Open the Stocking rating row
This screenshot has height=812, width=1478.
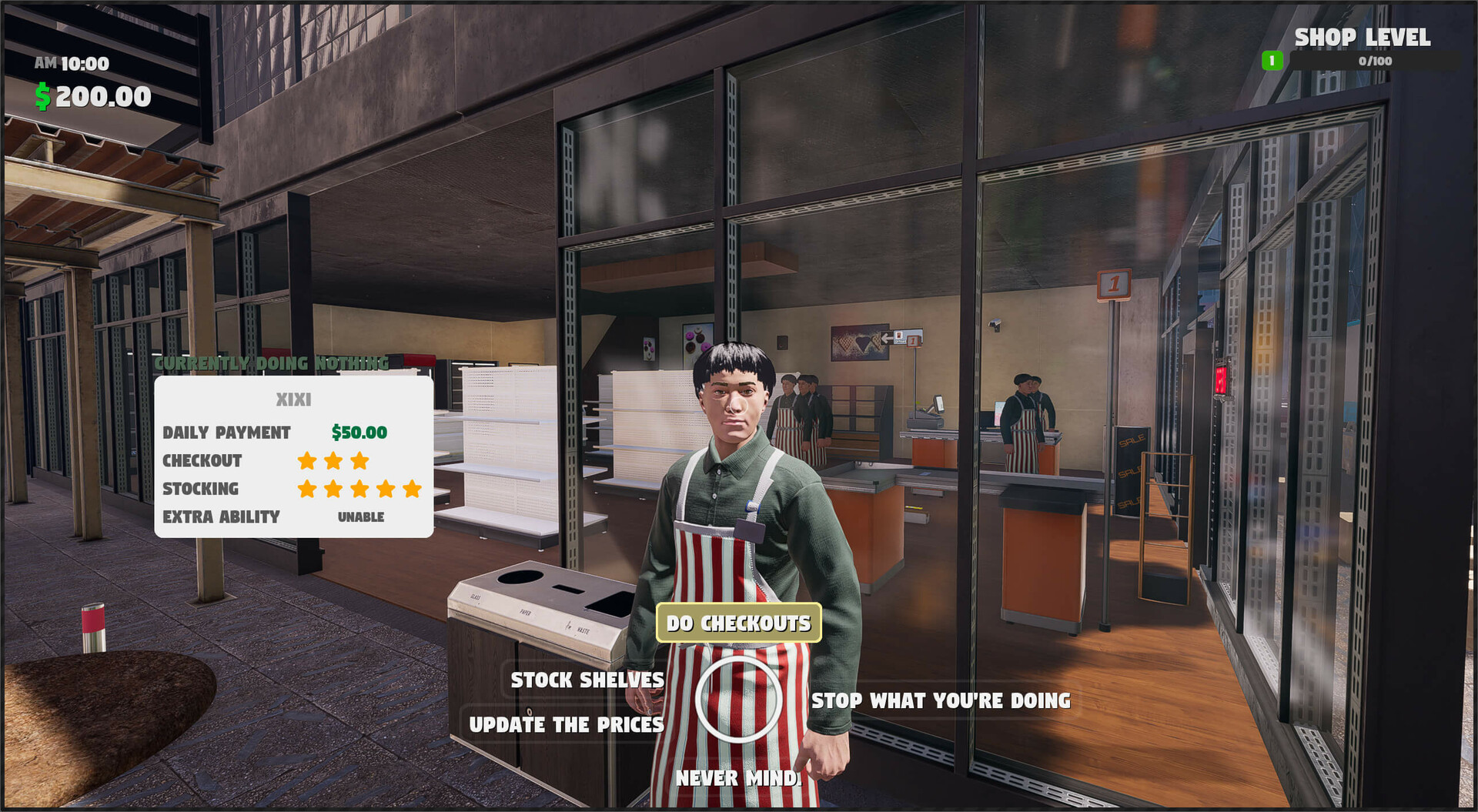coord(200,488)
